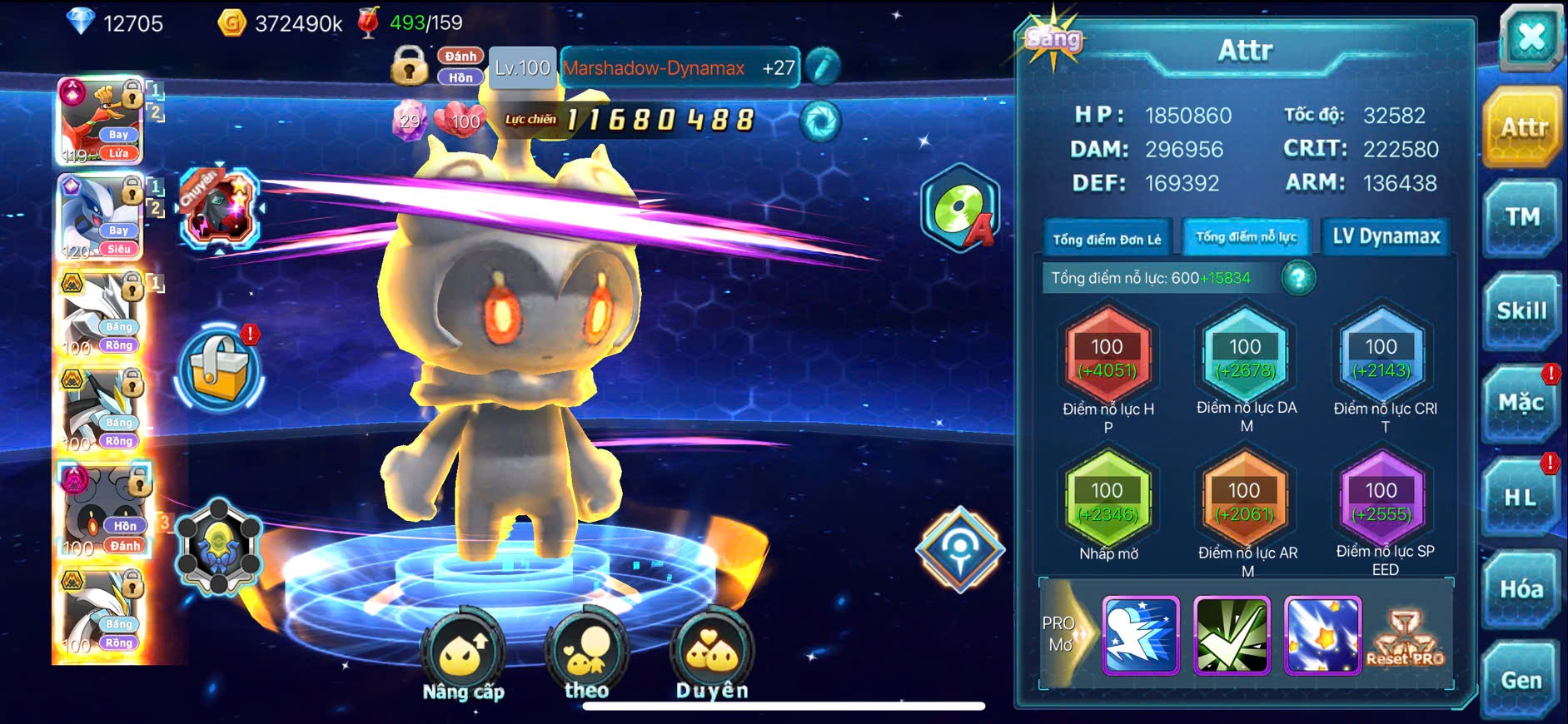Select the purple SPEED effort point hexagon

(1381, 500)
